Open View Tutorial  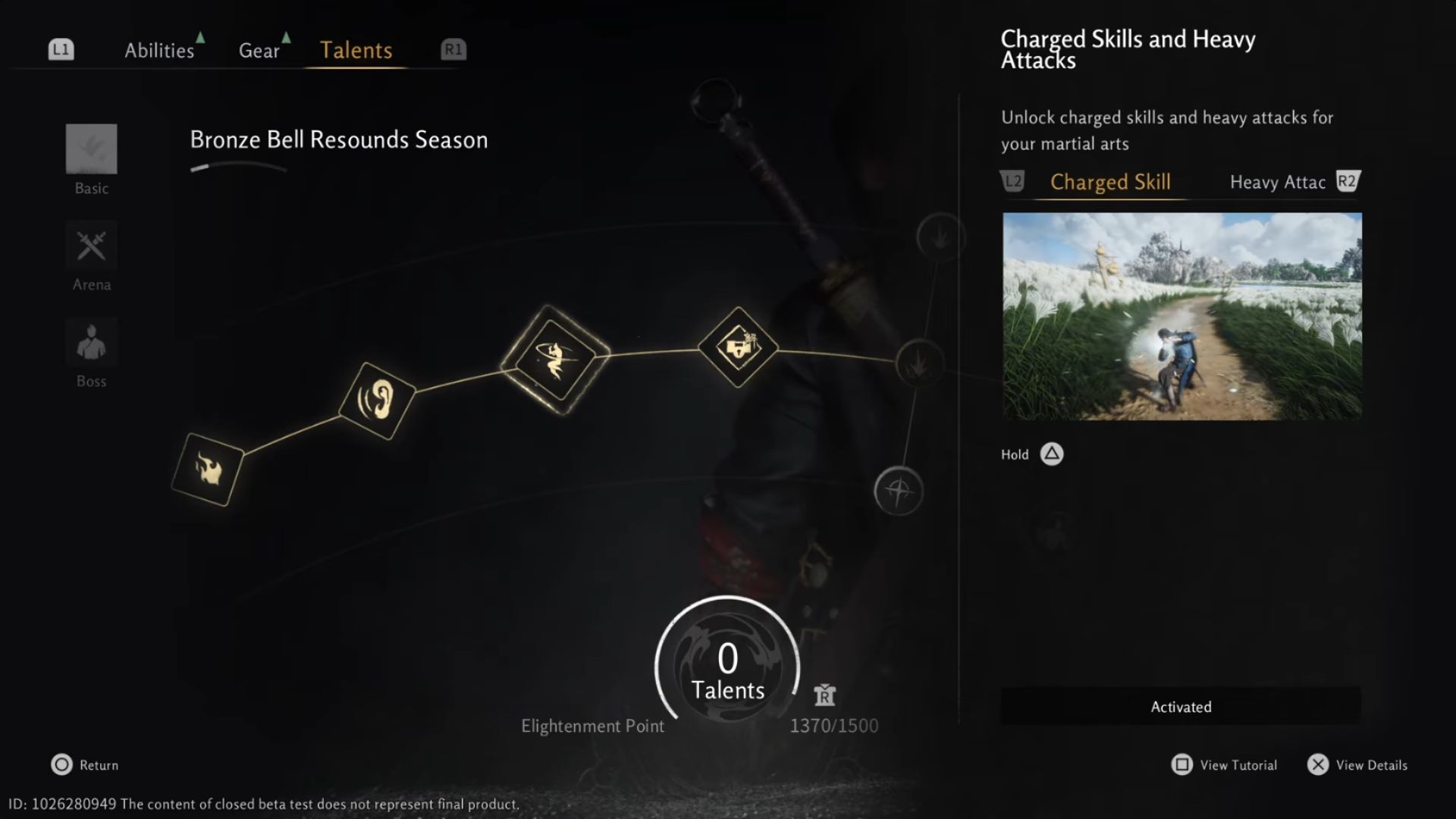coord(1222,765)
